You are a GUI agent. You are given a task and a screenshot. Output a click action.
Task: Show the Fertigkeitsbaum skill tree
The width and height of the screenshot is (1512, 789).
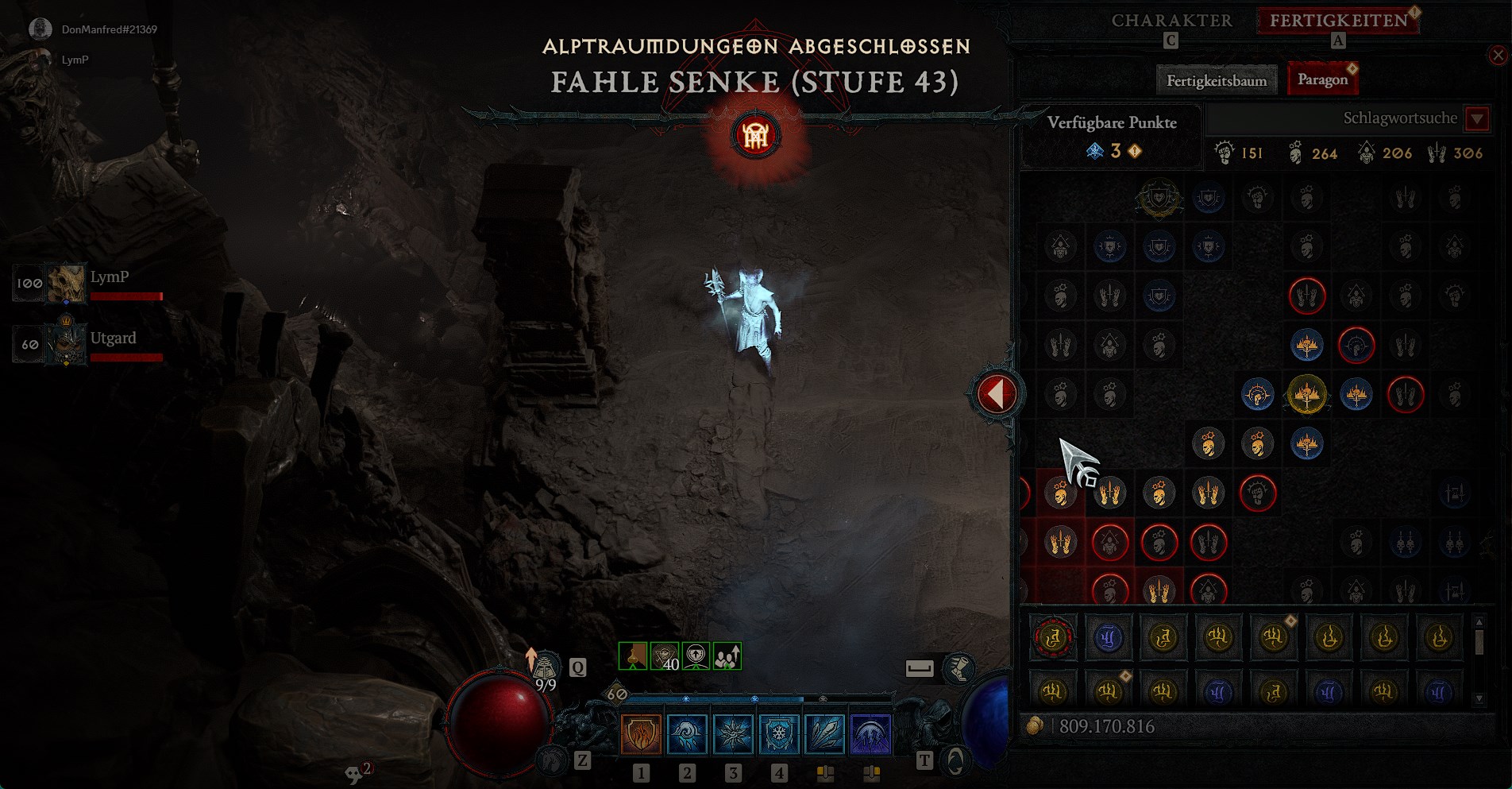click(x=1216, y=80)
